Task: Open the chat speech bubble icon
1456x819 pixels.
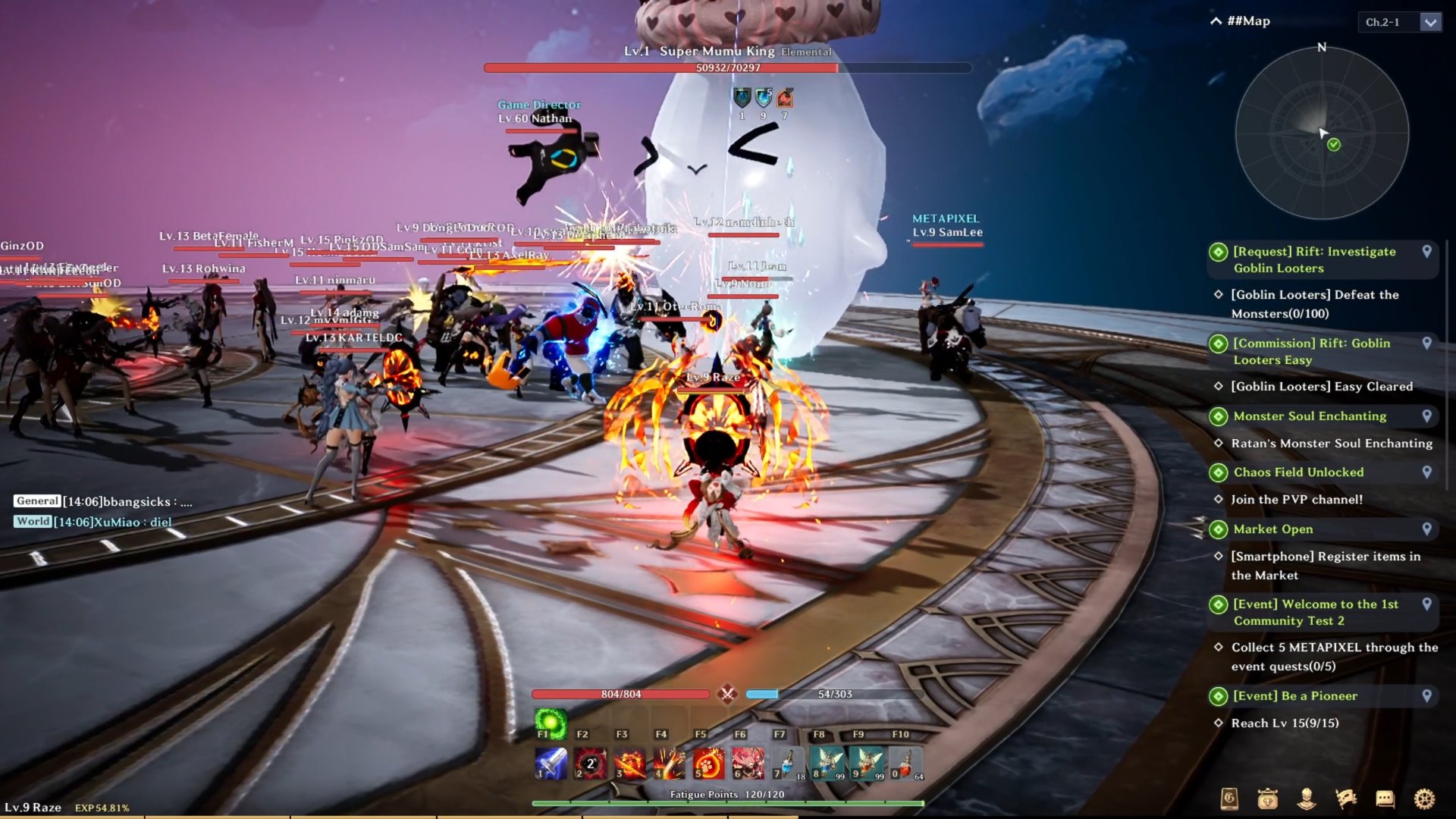Action: 1385,799
